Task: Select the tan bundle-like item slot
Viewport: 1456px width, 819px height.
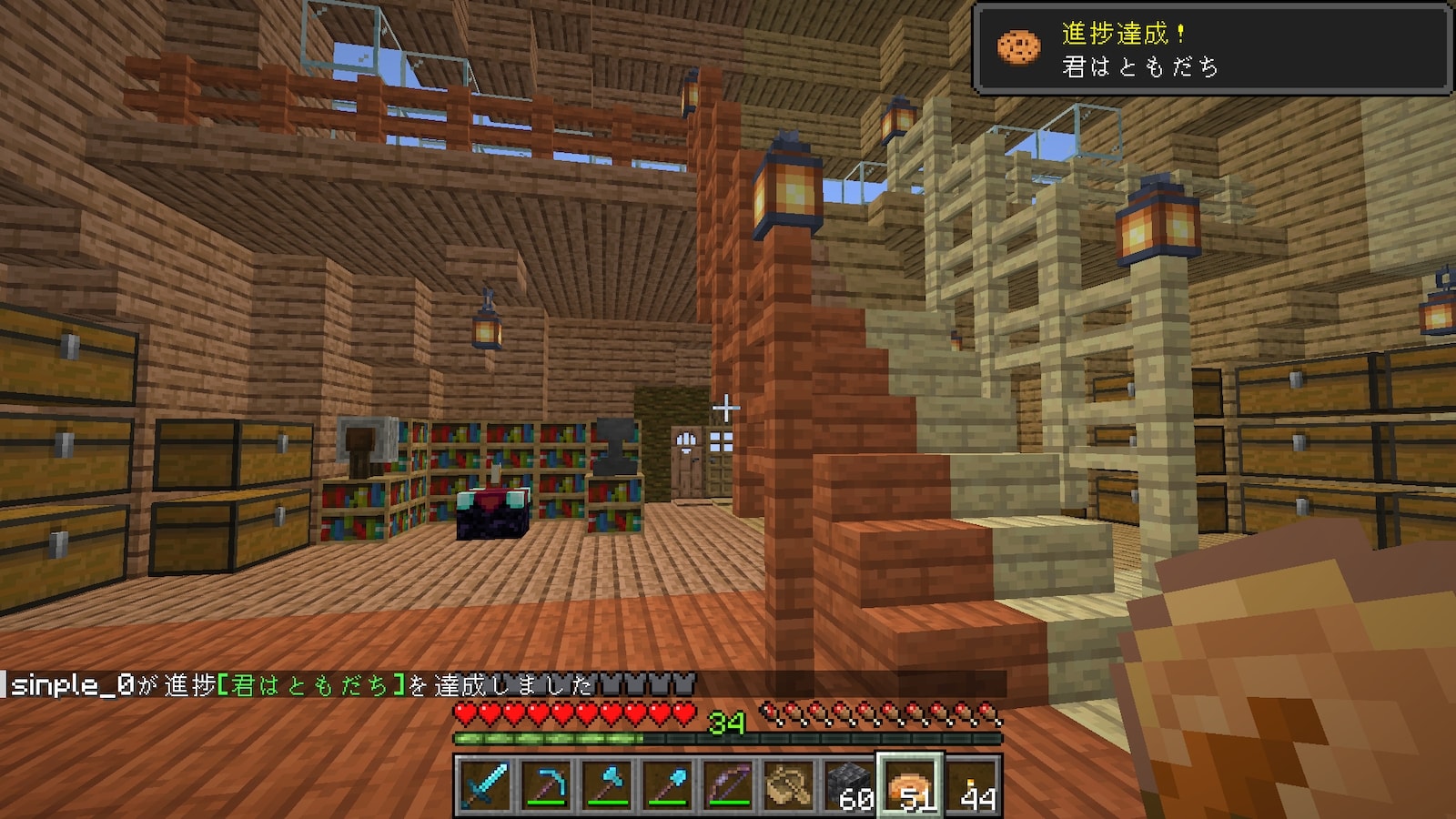Action: click(789, 784)
